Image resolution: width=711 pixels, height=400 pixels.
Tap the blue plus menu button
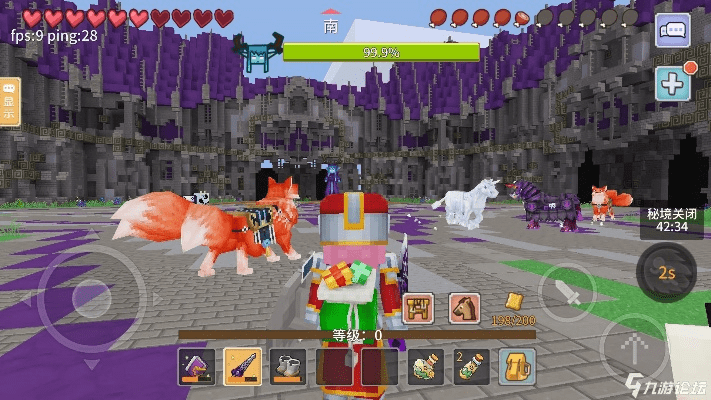click(672, 83)
